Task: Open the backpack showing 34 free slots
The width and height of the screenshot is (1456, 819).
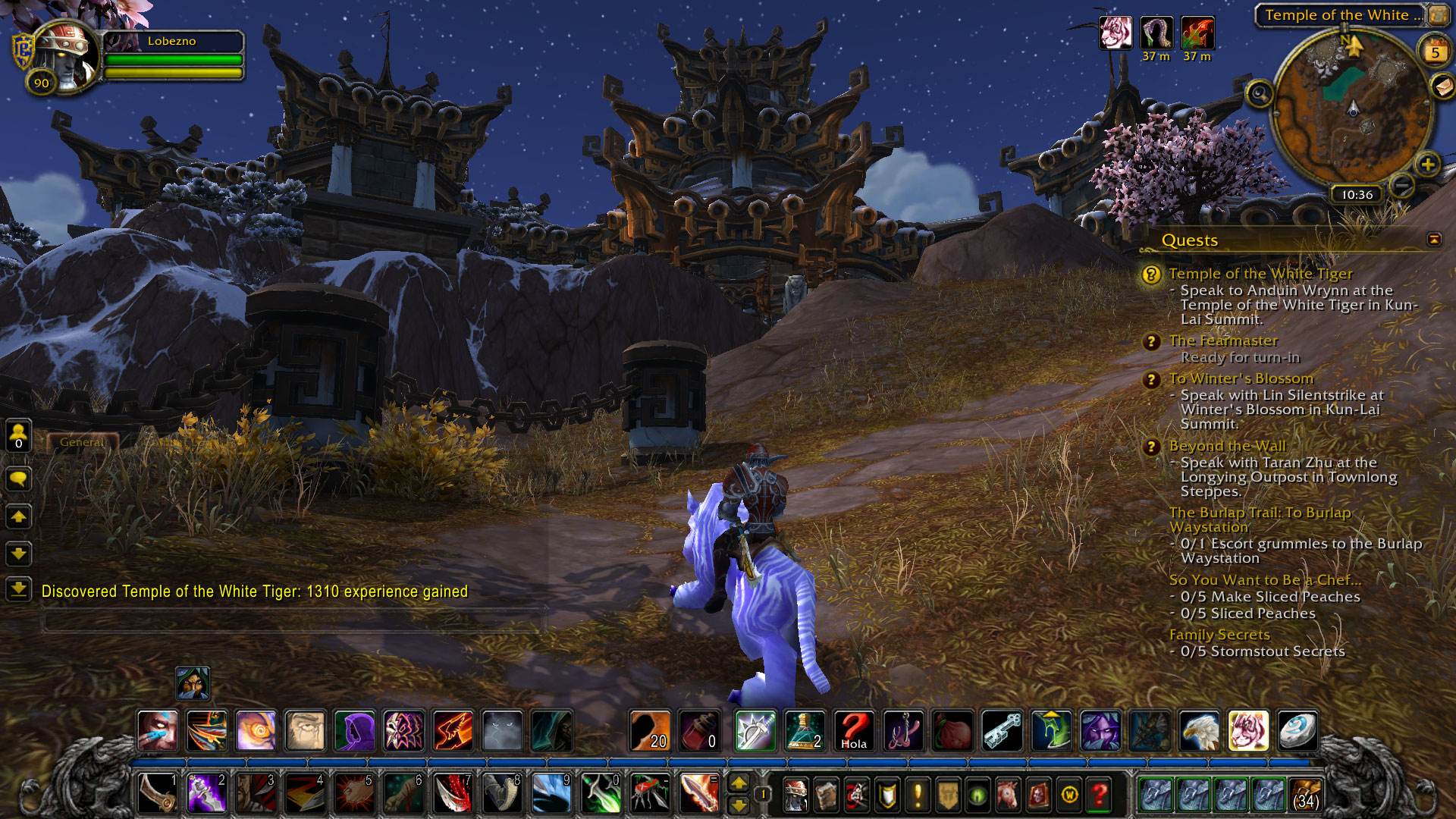Action: pyautogui.click(x=1305, y=795)
